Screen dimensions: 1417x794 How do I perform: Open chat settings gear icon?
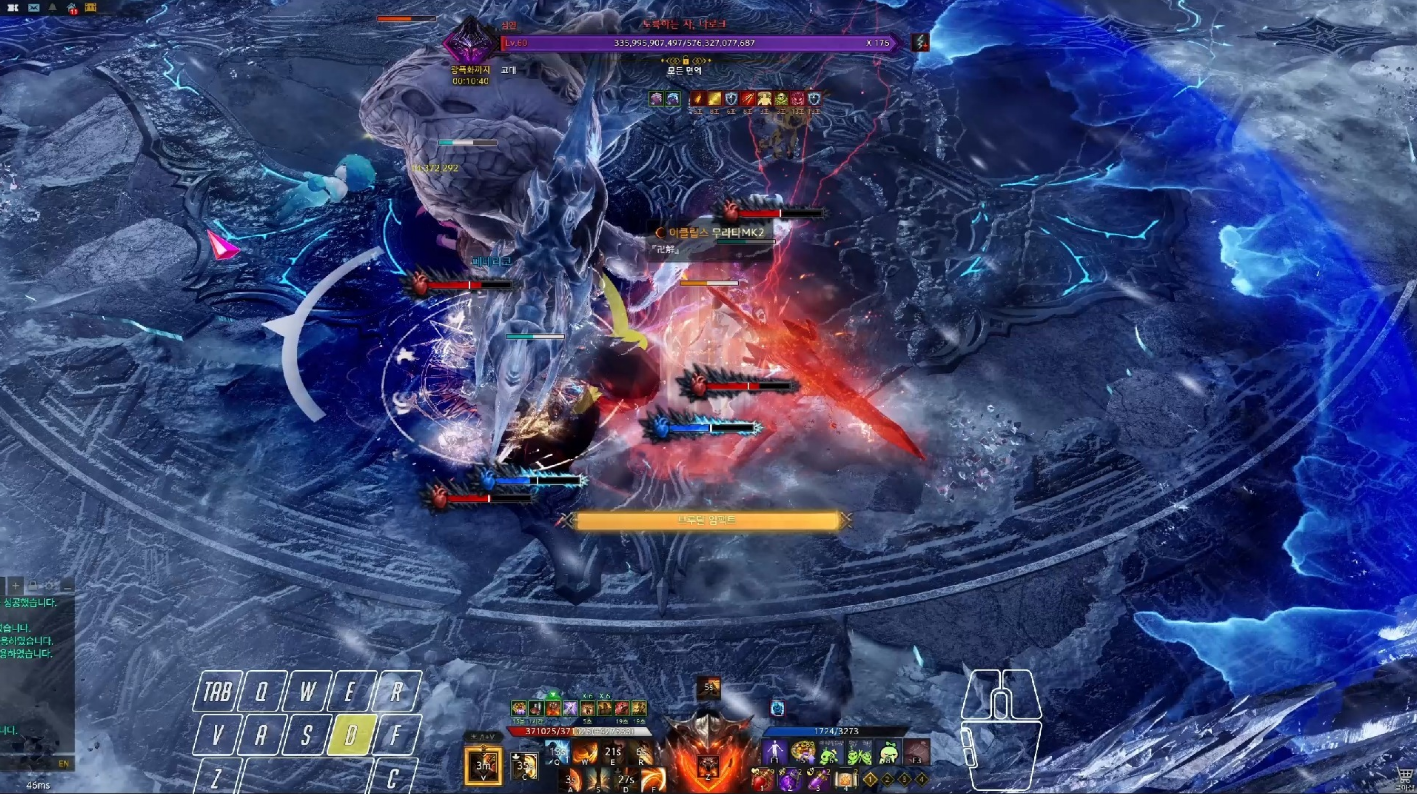pos(50,585)
